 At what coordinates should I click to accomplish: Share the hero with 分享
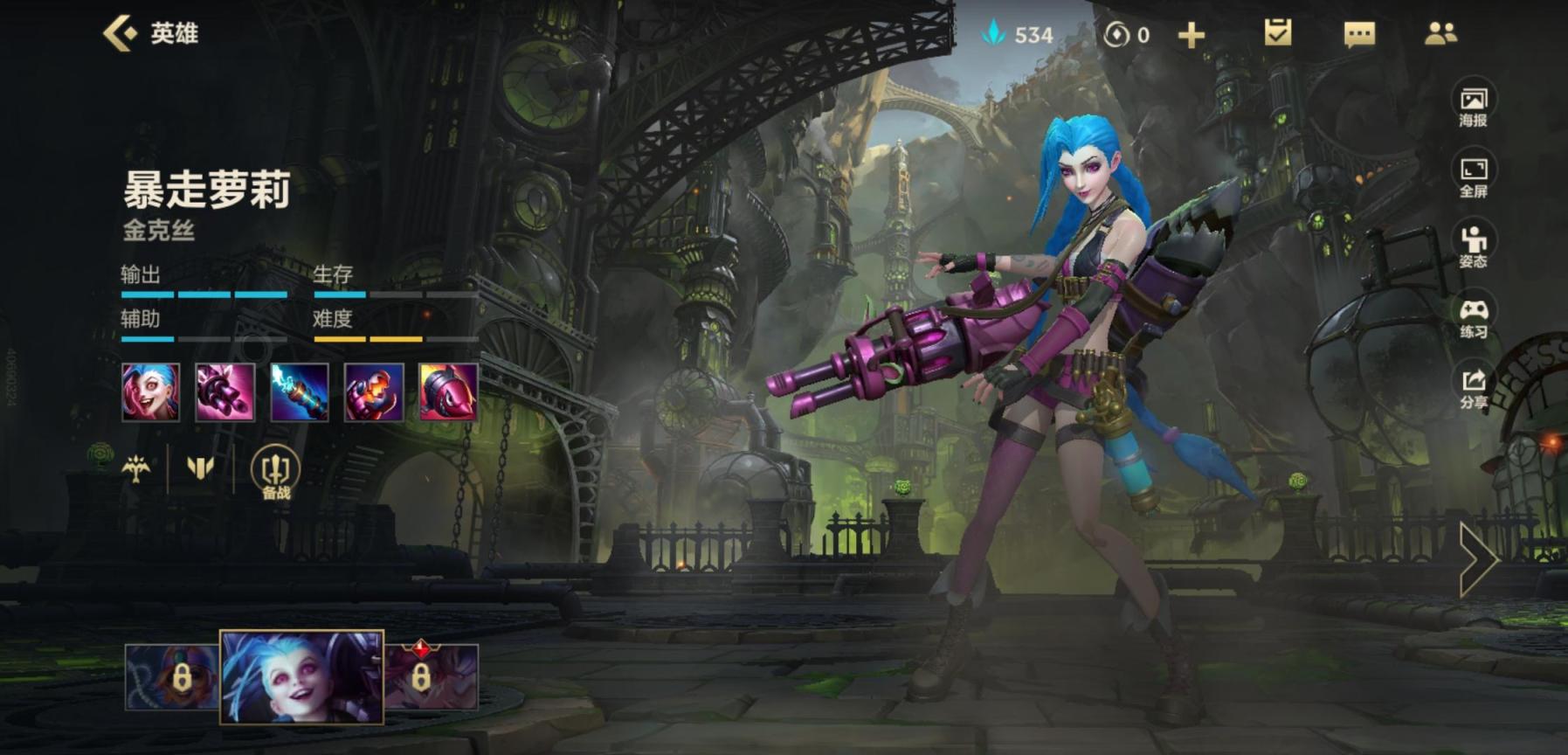pos(1473,388)
